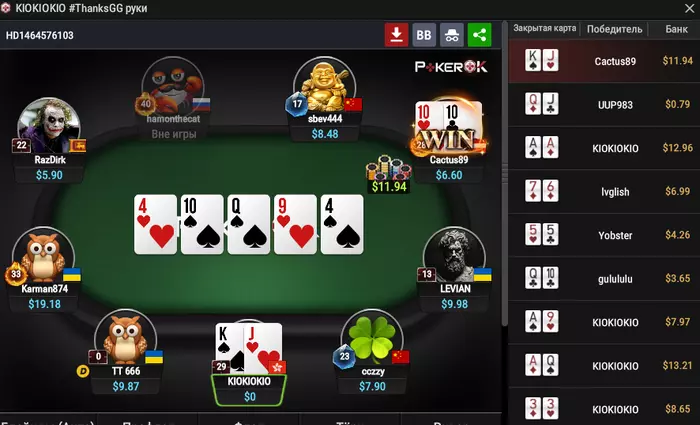The image size is (700, 425).
Task: Select the lvglish $6.99 hand row
Action: point(603,191)
